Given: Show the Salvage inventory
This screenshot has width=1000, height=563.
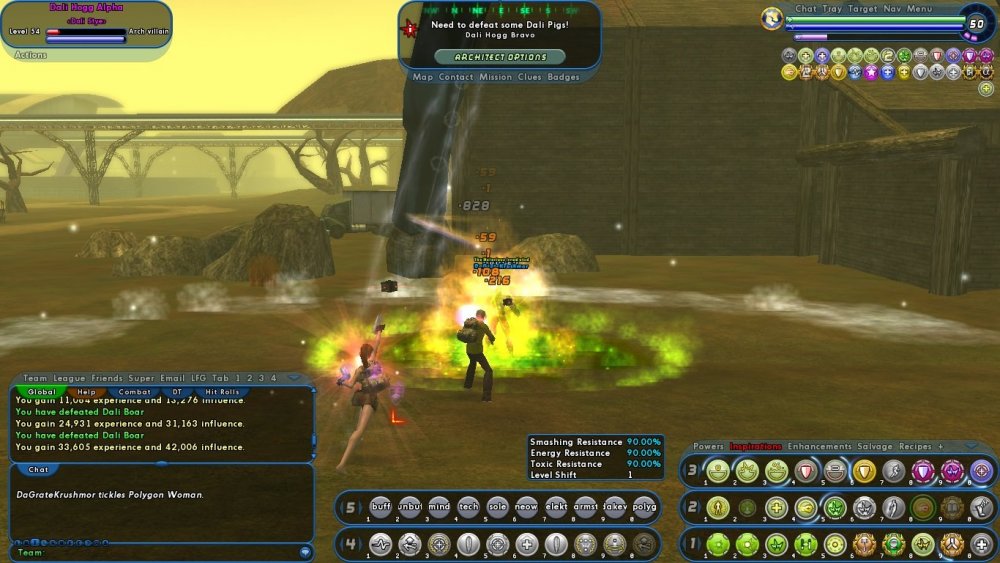Looking at the screenshot, I should click(x=876, y=447).
